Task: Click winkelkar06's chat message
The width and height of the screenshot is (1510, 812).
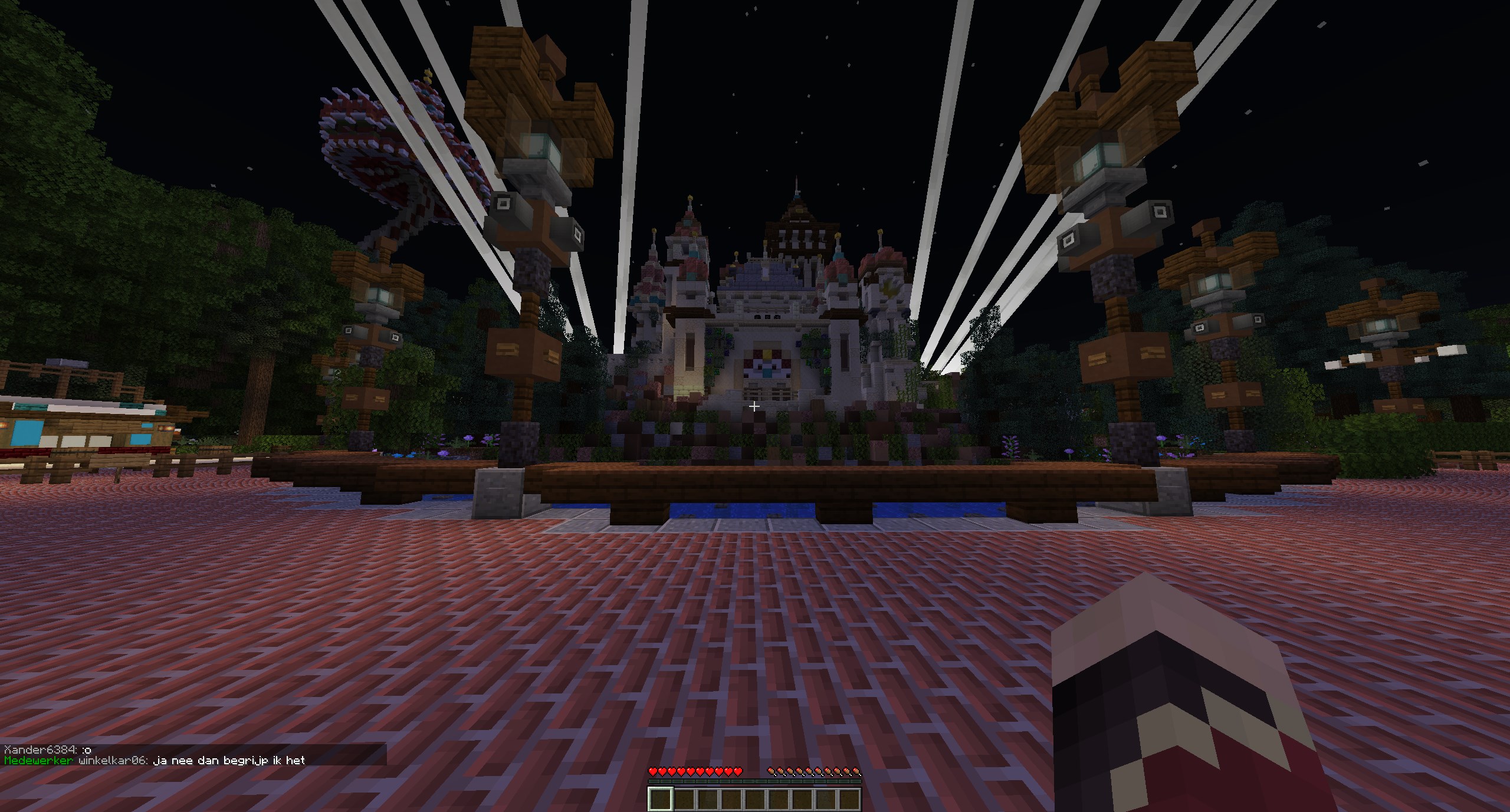Action: pyautogui.click(x=229, y=761)
